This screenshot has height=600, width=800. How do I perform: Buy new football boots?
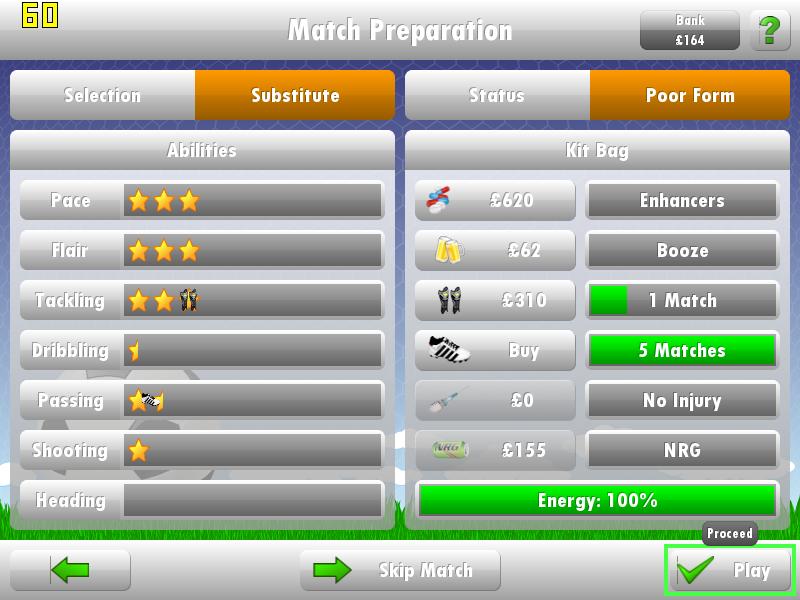click(495, 350)
